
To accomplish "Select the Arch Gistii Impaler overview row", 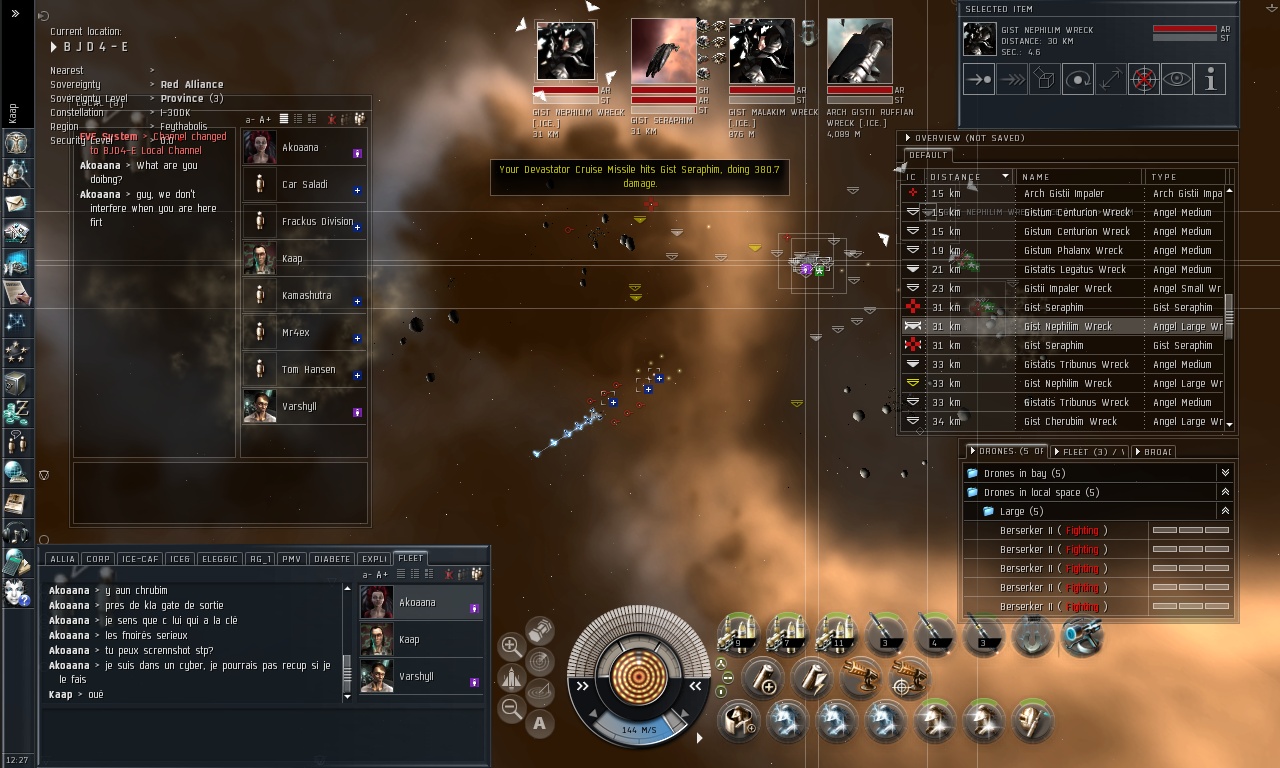I will (x=1064, y=193).
